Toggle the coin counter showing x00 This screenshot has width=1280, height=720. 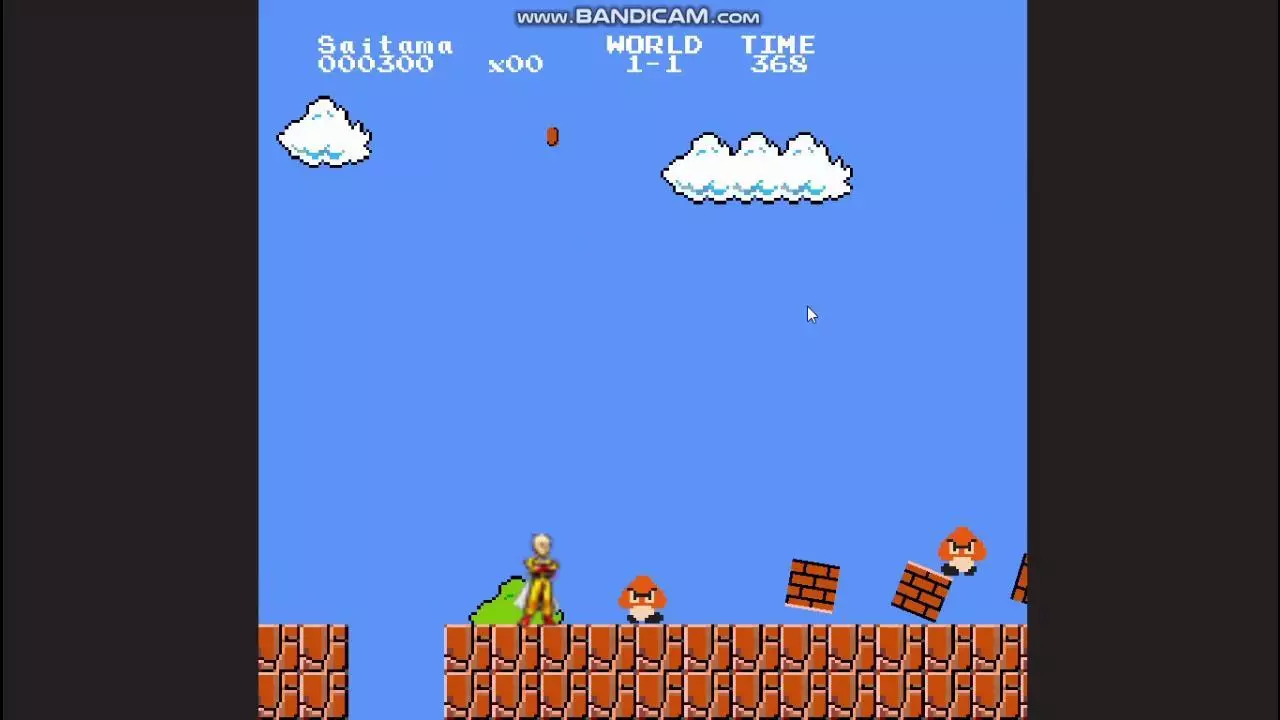pos(517,64)
